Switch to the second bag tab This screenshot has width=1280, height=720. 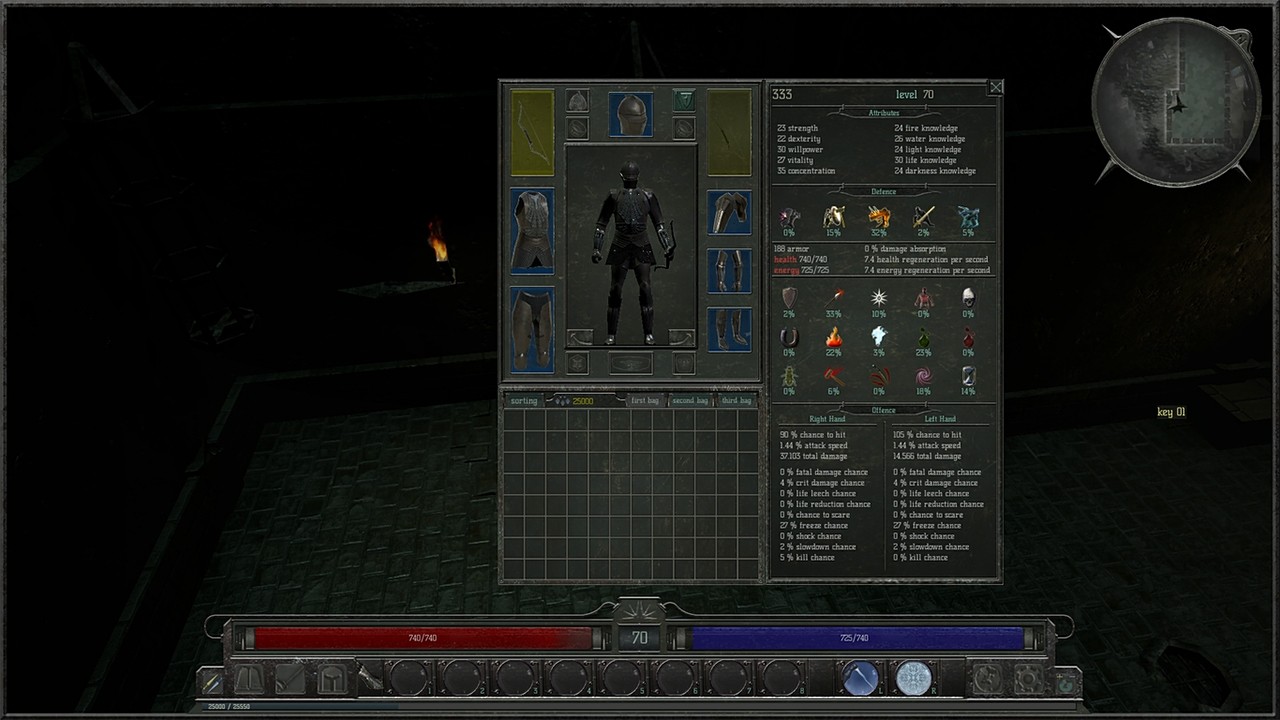690,400
